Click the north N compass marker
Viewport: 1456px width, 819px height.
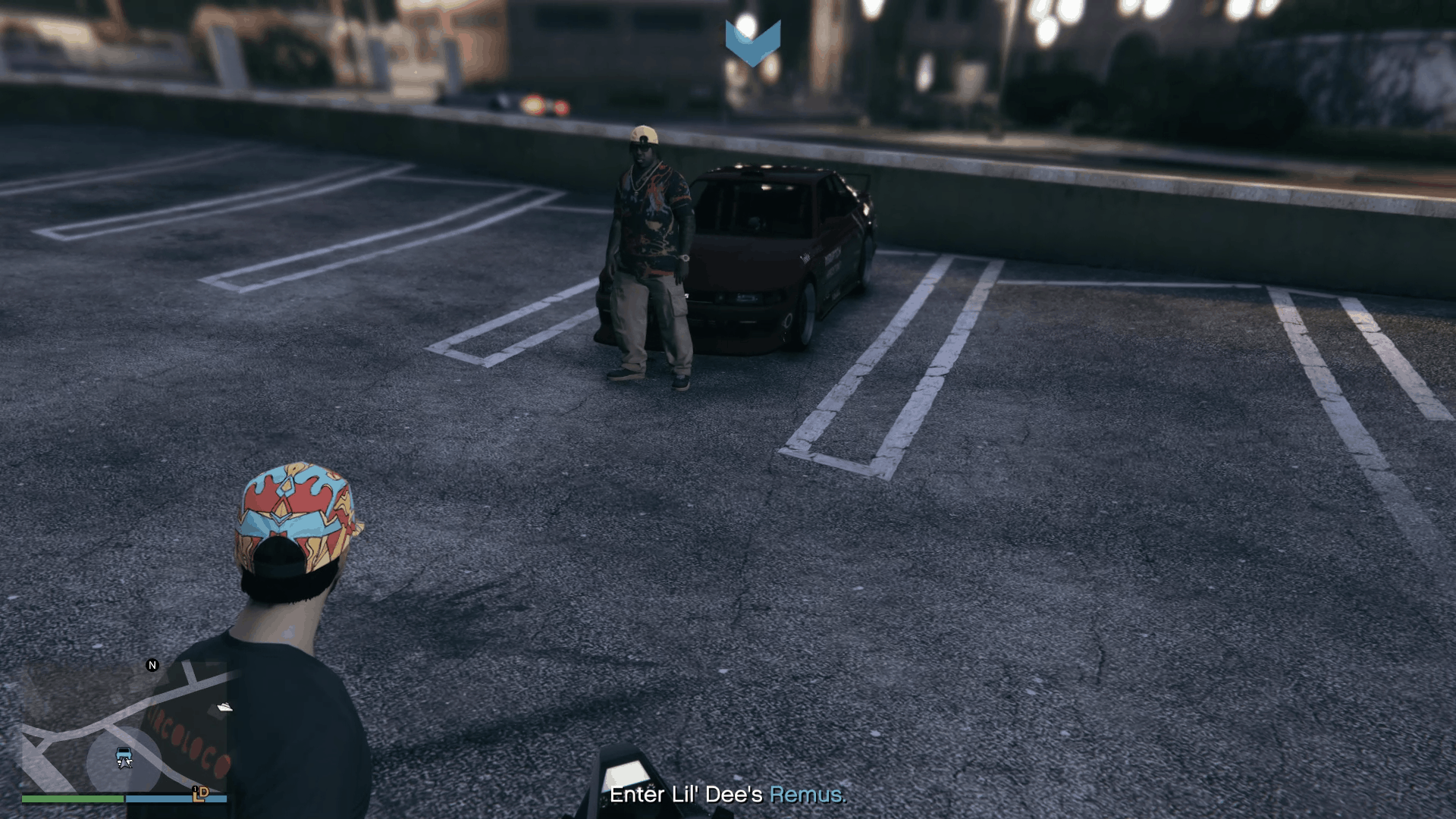152,665
